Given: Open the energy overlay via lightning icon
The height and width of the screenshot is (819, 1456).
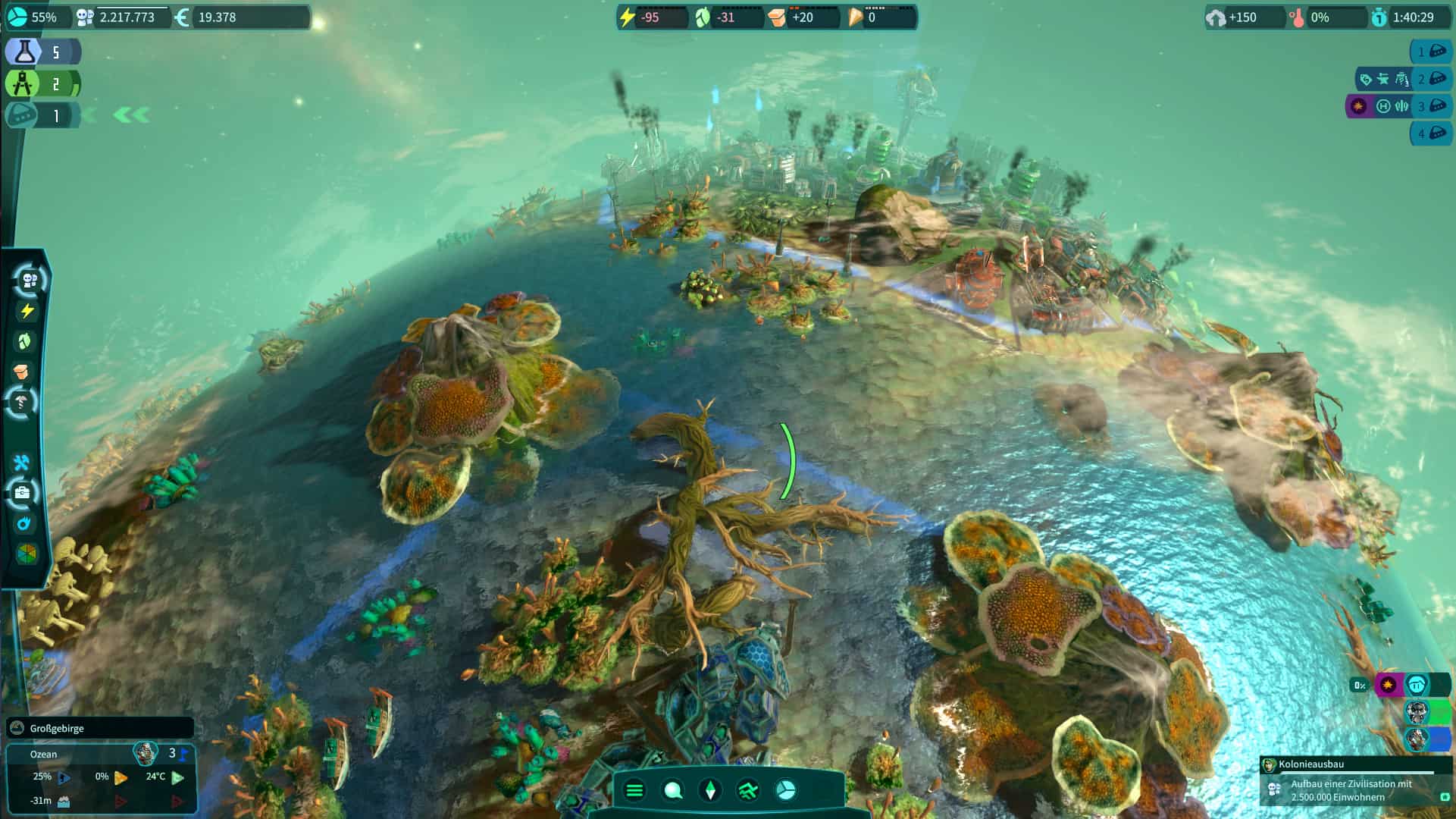Looking at the screenshot, I should (26, 309).
